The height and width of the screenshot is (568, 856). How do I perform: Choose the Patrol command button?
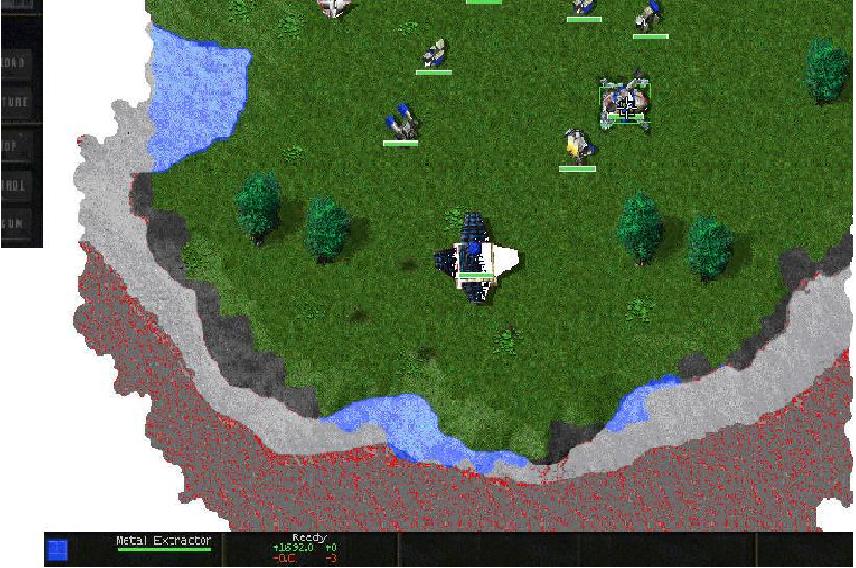pos(17,185)
